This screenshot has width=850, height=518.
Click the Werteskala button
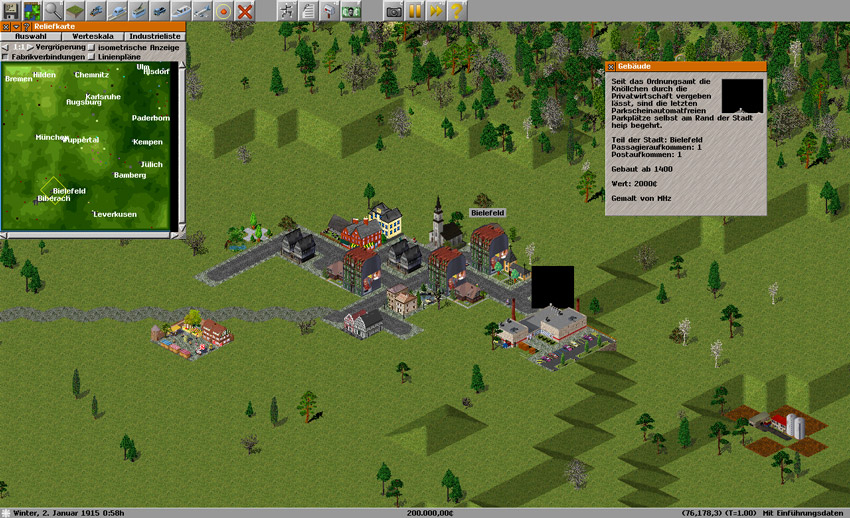click(x=90, y=36)
